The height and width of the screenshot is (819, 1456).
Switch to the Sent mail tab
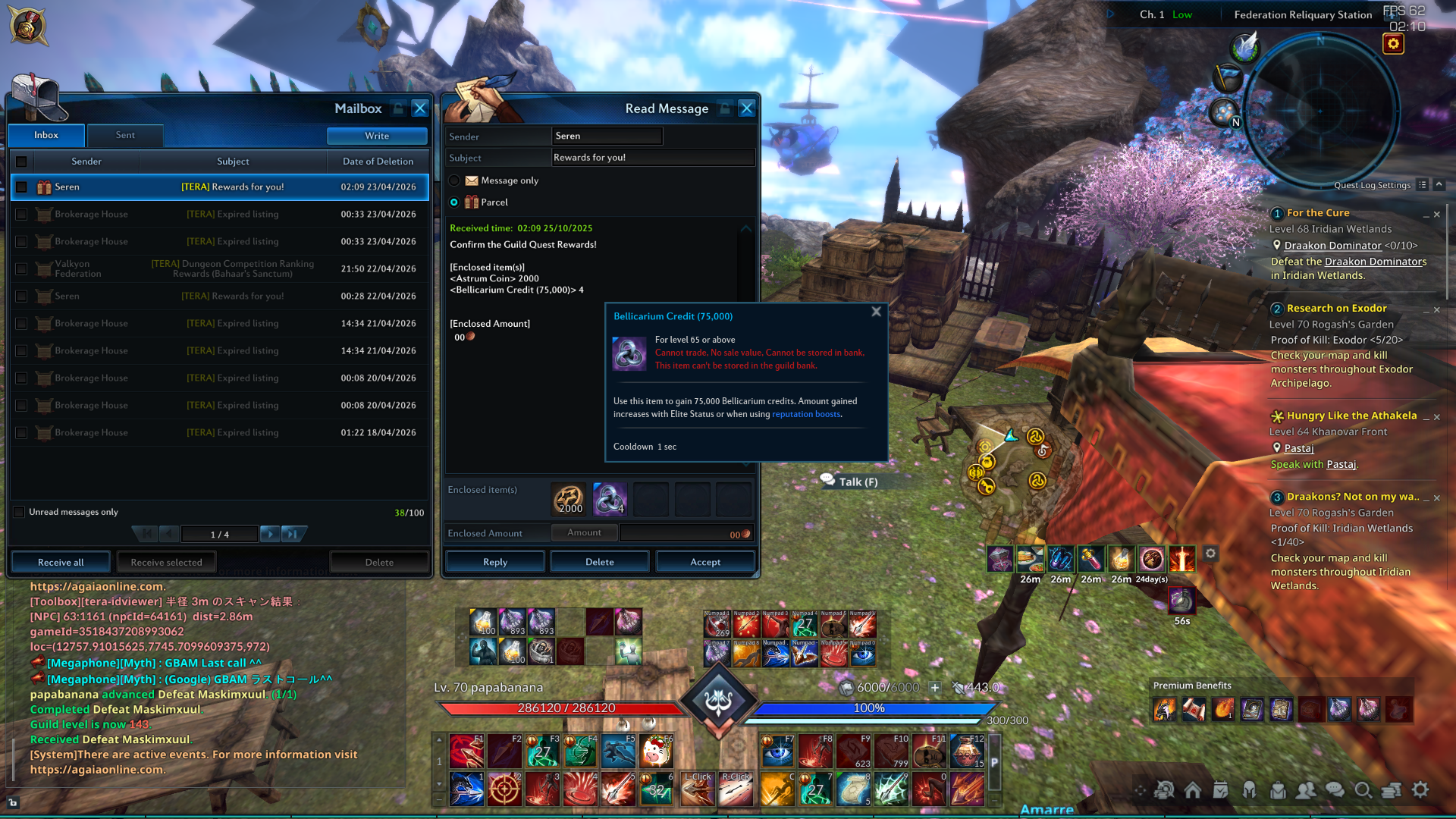point(125,135)
